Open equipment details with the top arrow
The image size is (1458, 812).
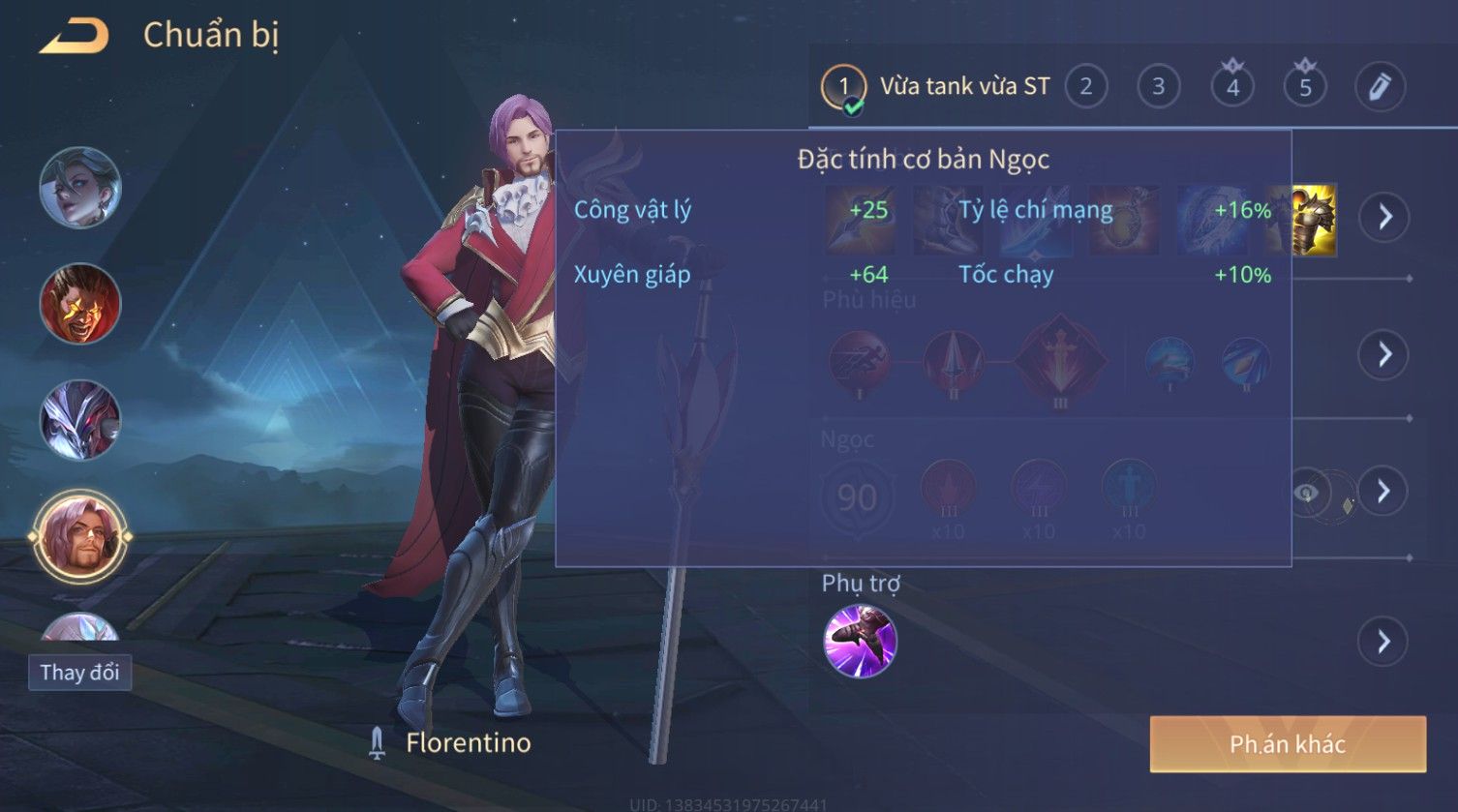click(1384, 217)
